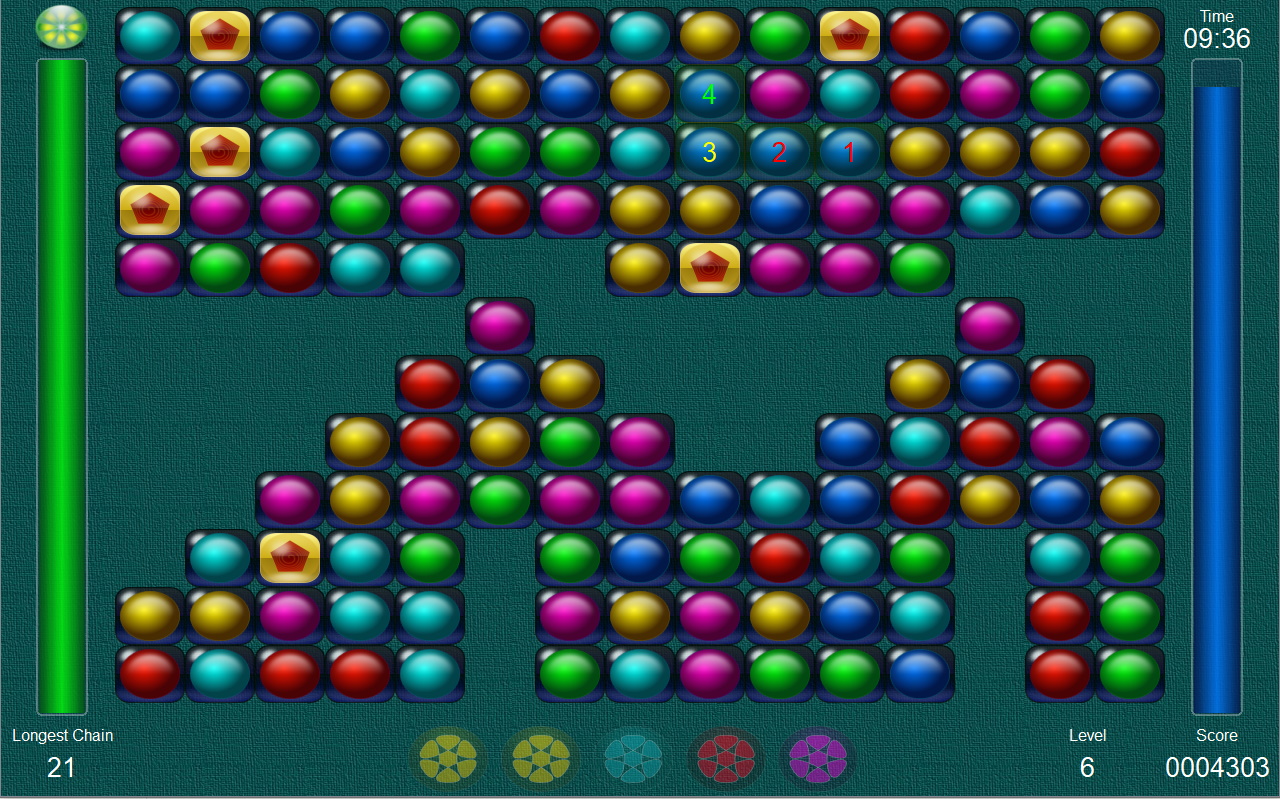Click the ball numbered 3
Image resolution: width=1280 pixels, height=799 pixels.
(709, 152)
